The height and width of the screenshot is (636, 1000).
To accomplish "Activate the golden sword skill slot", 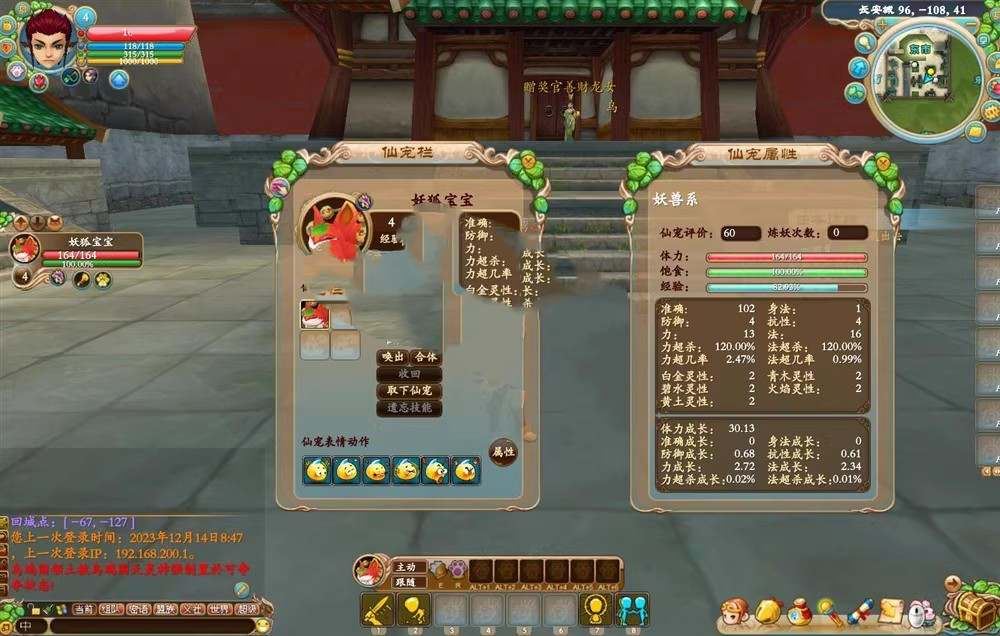I will point(377,608).
